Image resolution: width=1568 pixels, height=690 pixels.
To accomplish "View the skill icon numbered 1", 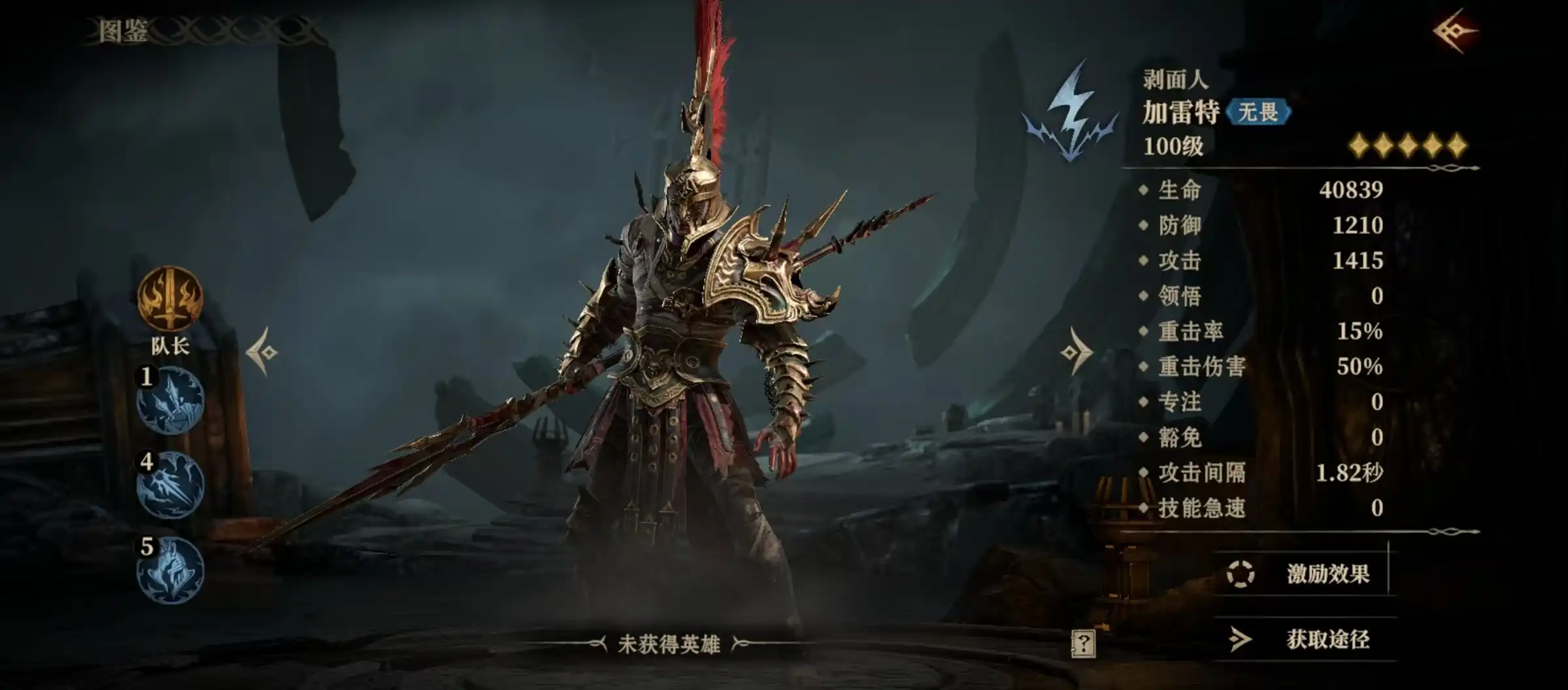I will click(170, 400).
